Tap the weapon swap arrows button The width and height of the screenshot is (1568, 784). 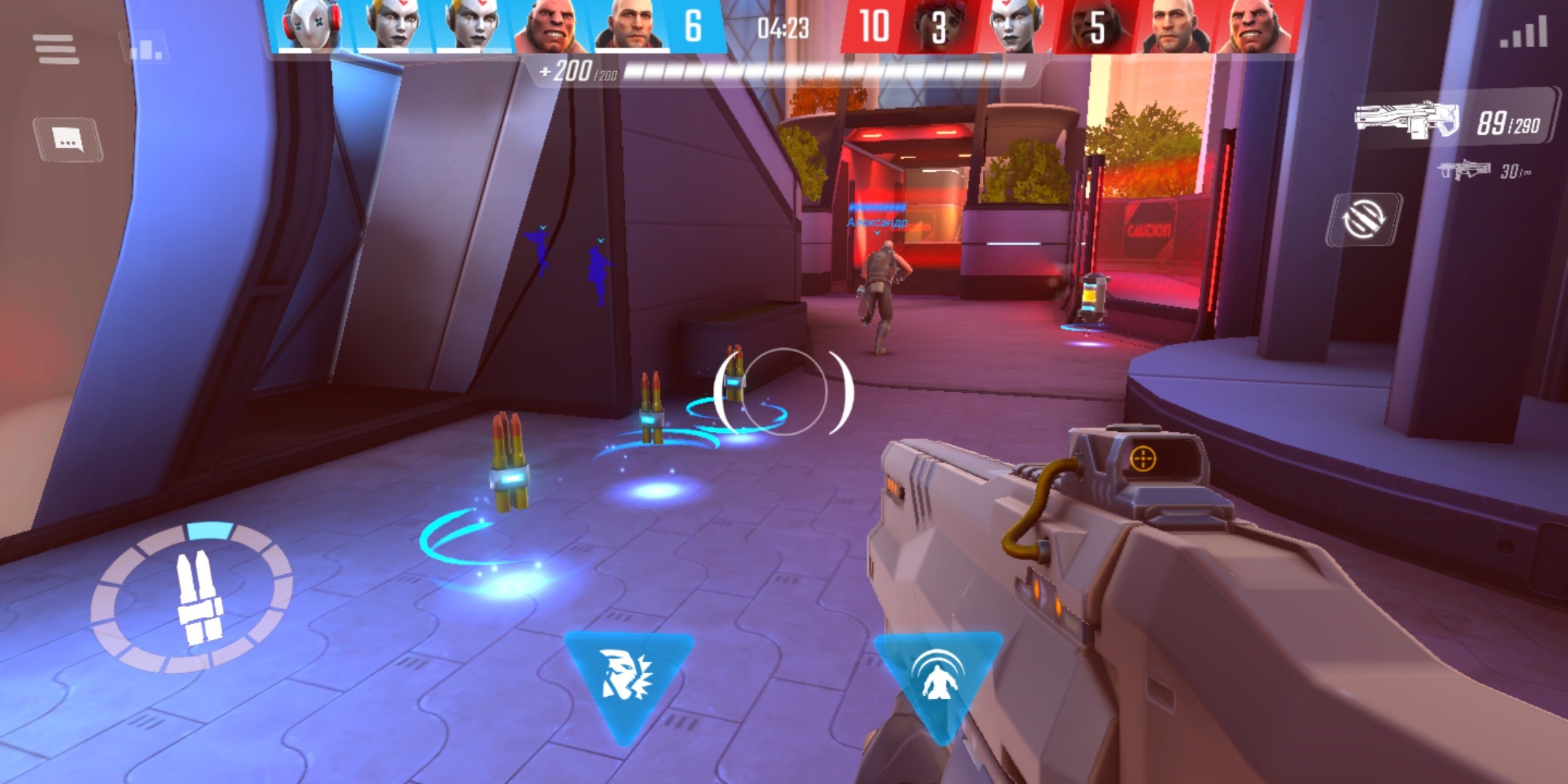(x=1363, y=219)
